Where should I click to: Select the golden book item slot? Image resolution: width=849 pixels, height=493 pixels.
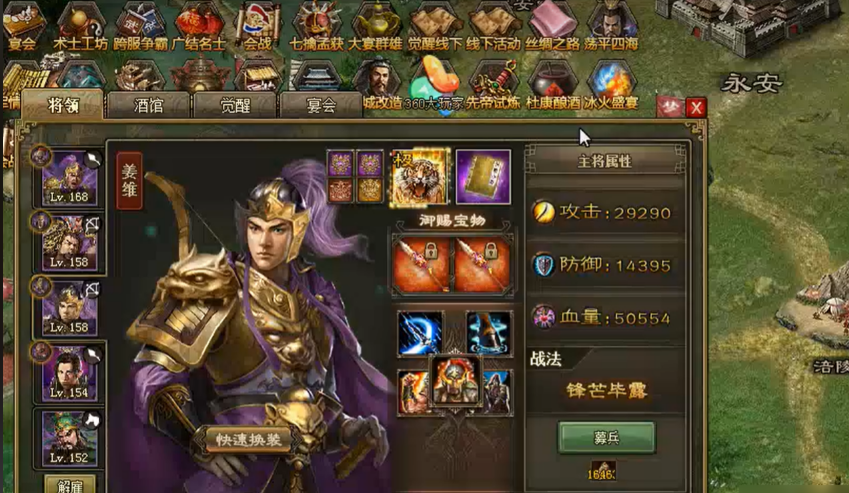pyautogui.click(x=483, y=177)
